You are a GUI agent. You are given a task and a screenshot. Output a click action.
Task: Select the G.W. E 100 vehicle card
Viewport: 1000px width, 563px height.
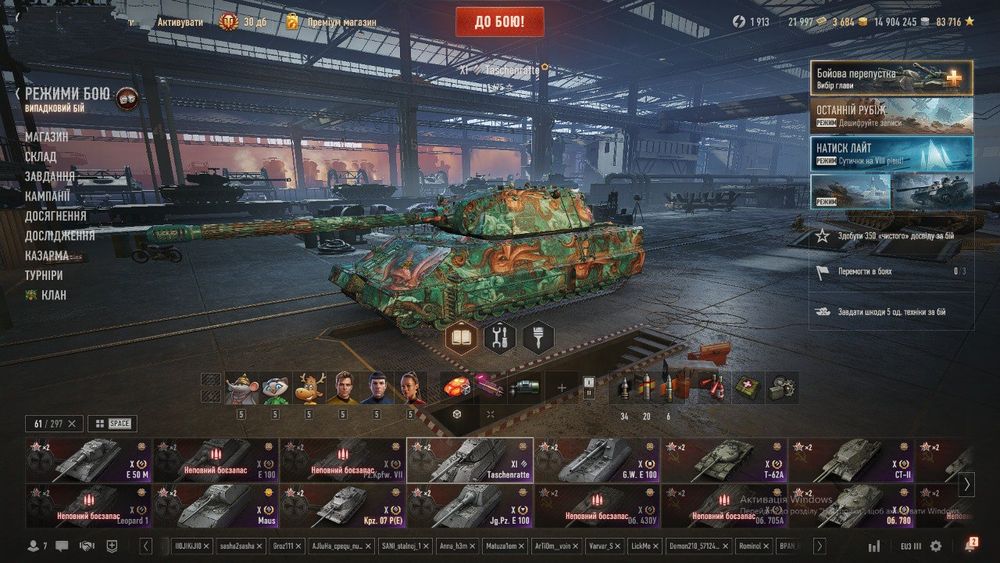coord(596,460)
